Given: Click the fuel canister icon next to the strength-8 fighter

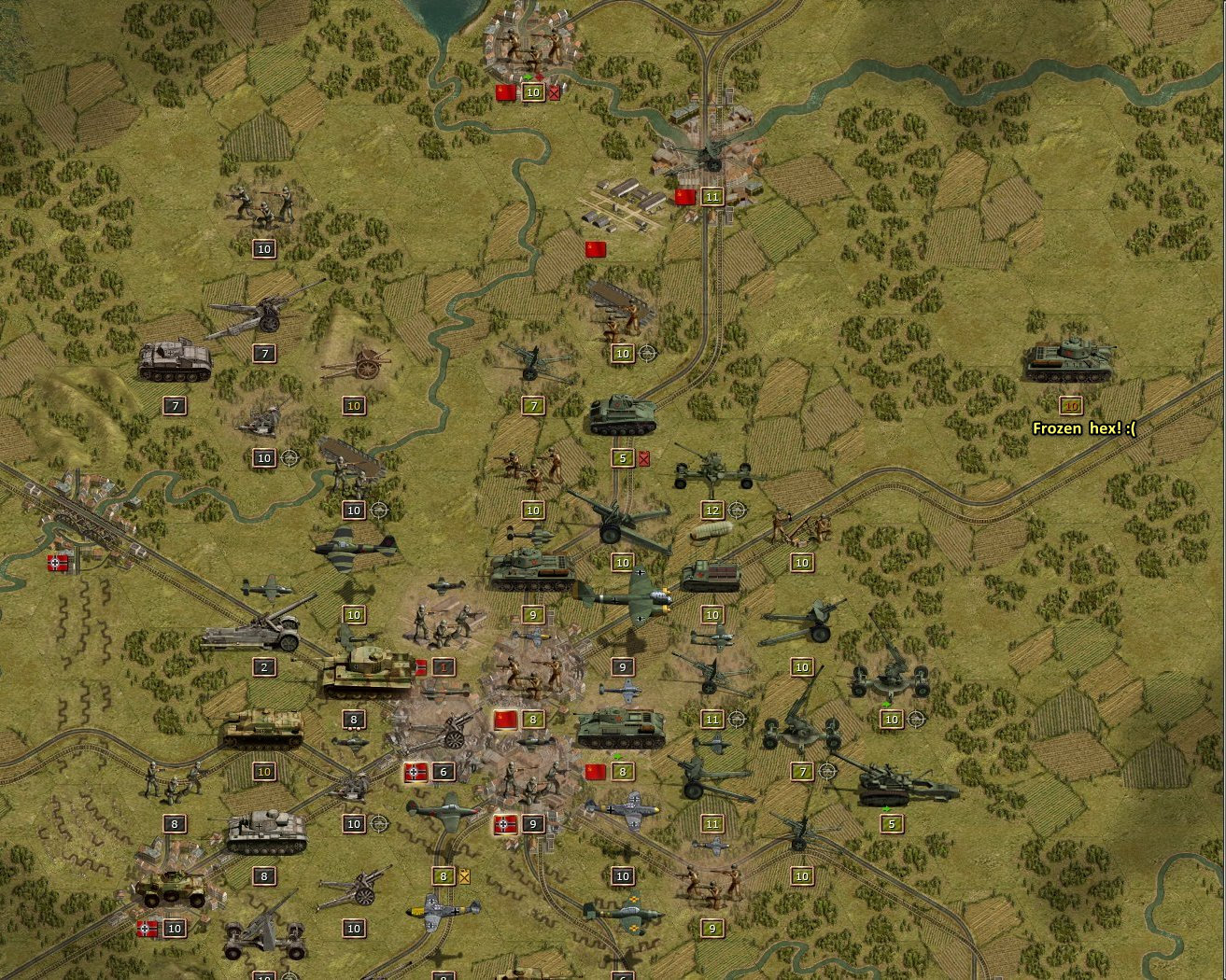Looking at the screenshot, I should (x=462, y=876).
